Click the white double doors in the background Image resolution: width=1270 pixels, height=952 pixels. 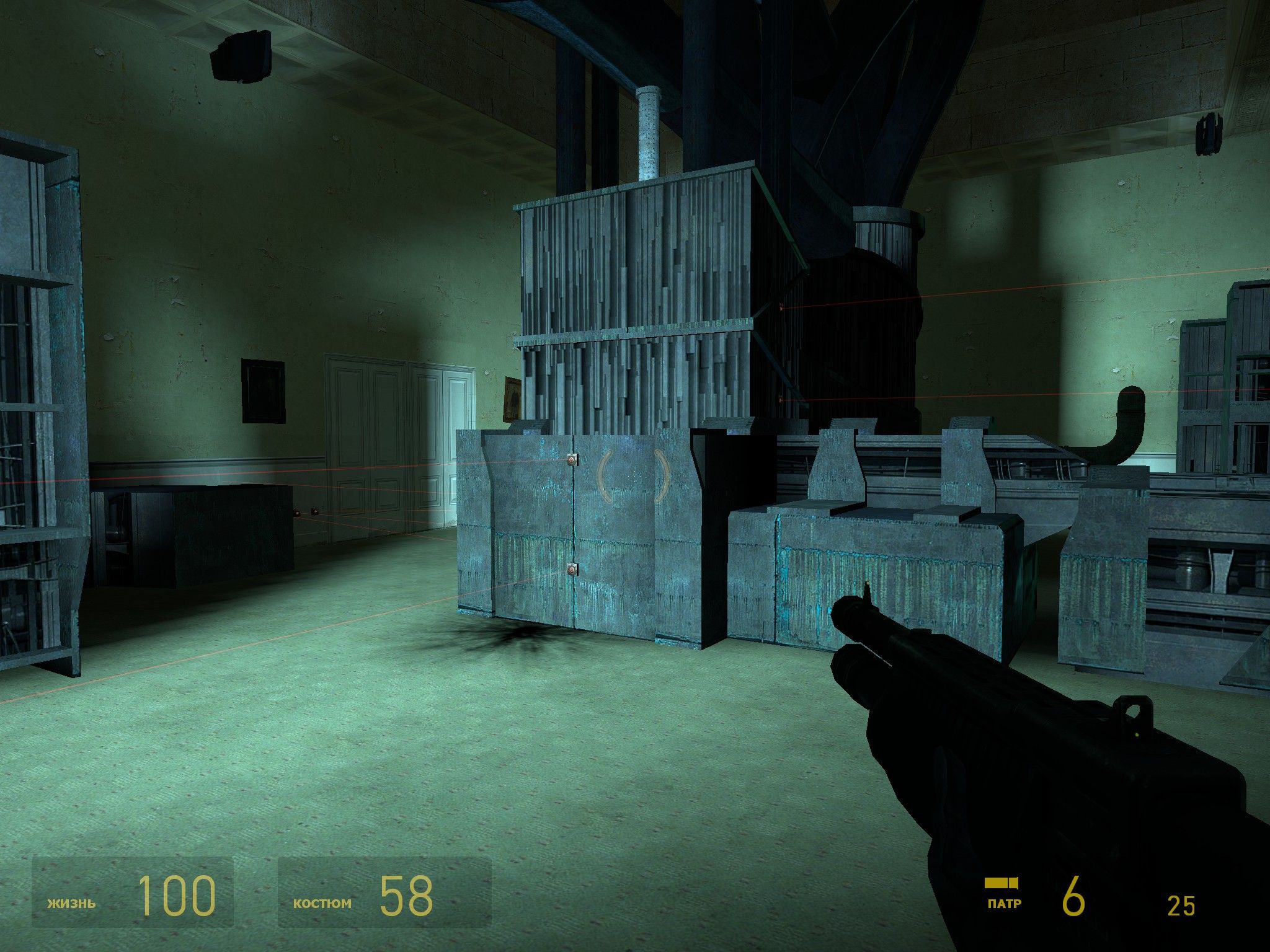click(x=397, y=434)
